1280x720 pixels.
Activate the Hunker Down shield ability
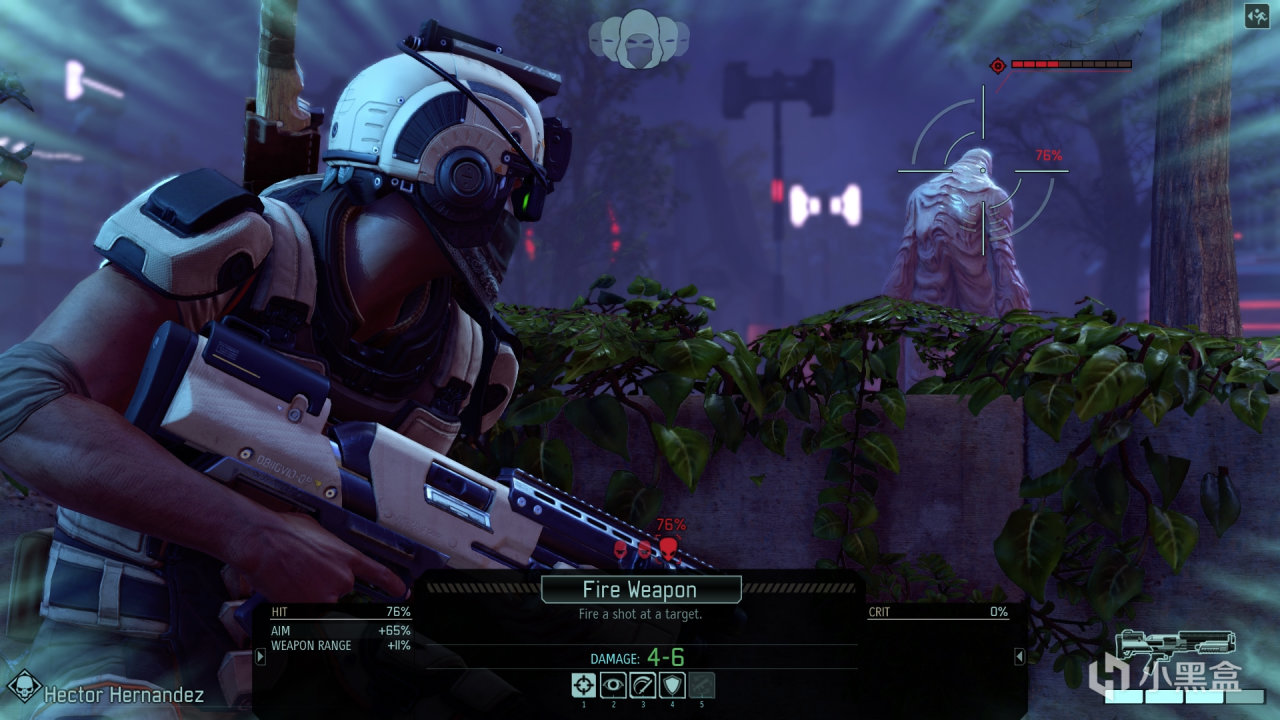672,685
